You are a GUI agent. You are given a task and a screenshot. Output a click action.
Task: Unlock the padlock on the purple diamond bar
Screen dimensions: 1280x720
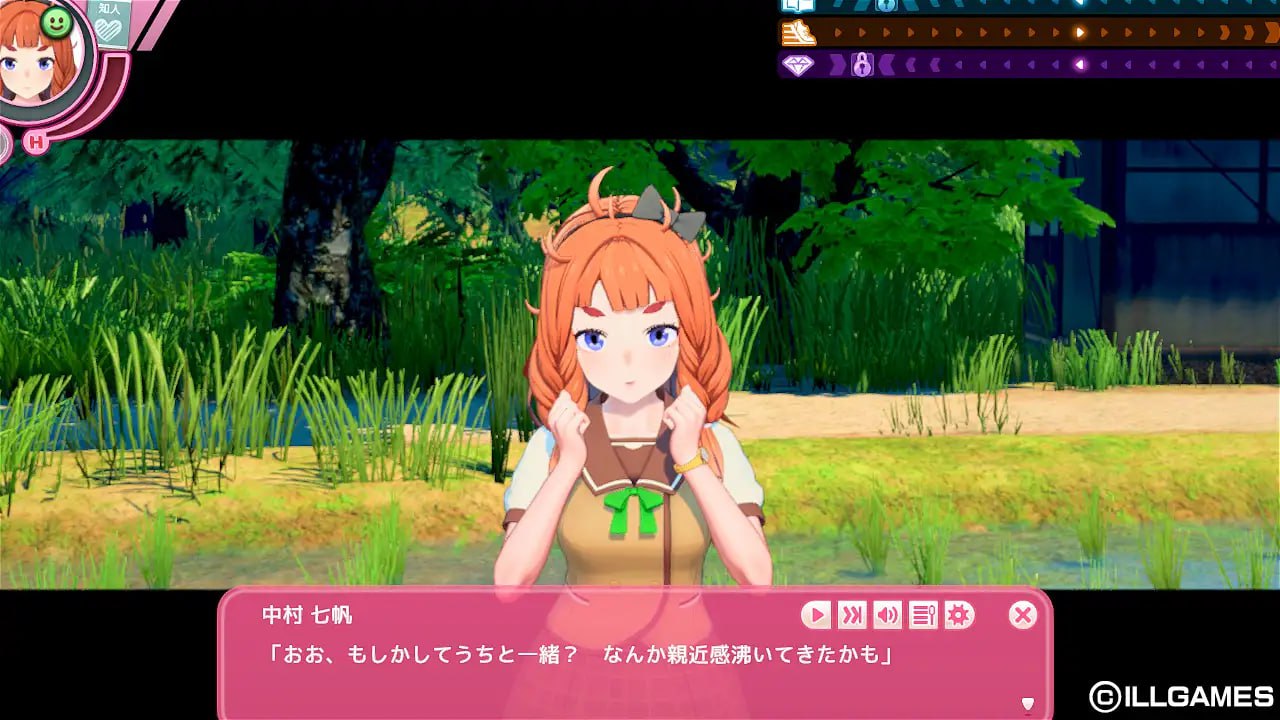pos(862,65)
